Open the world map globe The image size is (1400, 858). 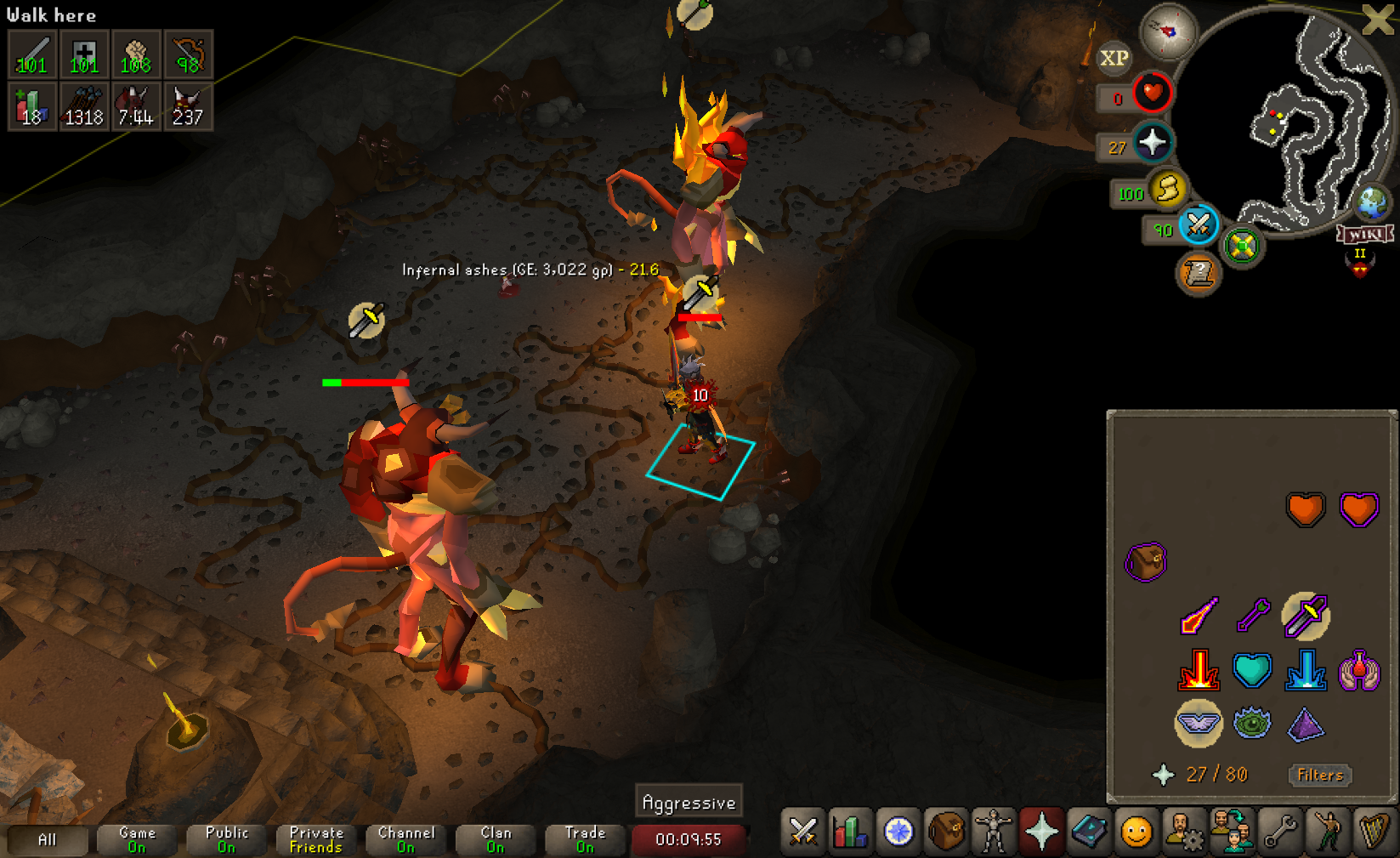1372,202
